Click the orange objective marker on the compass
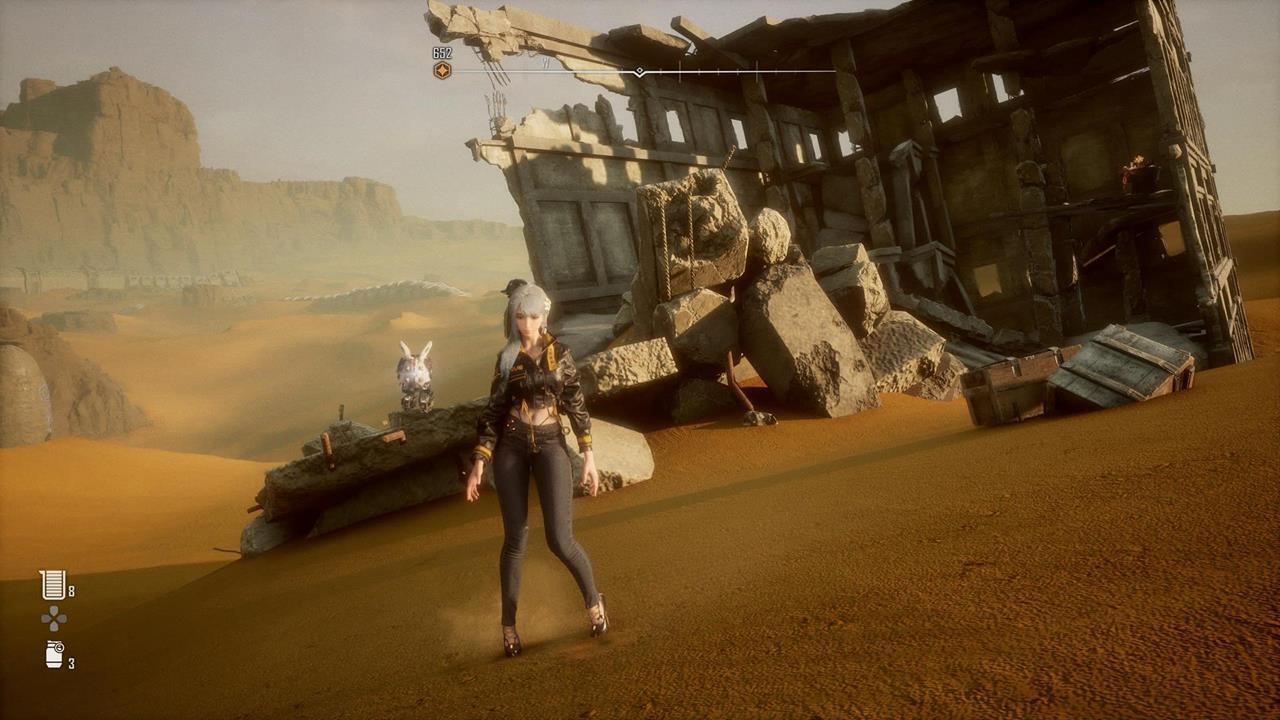The height and width of the screenshot is (720, 1280). pyautogui.click(x=442, y=70)
